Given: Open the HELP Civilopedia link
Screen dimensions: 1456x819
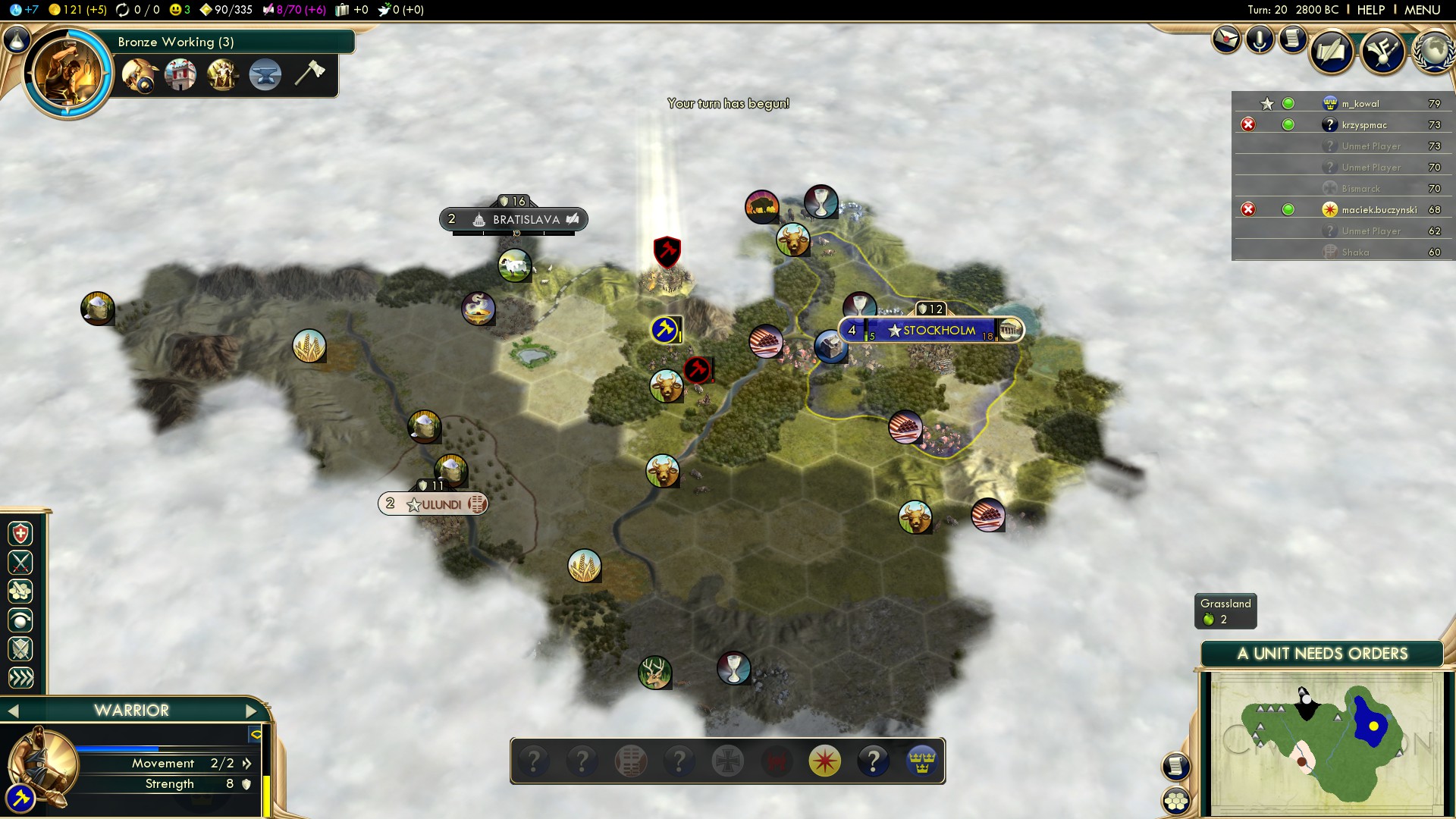Looking at the screenshot, I should (x=1370, y=10).
